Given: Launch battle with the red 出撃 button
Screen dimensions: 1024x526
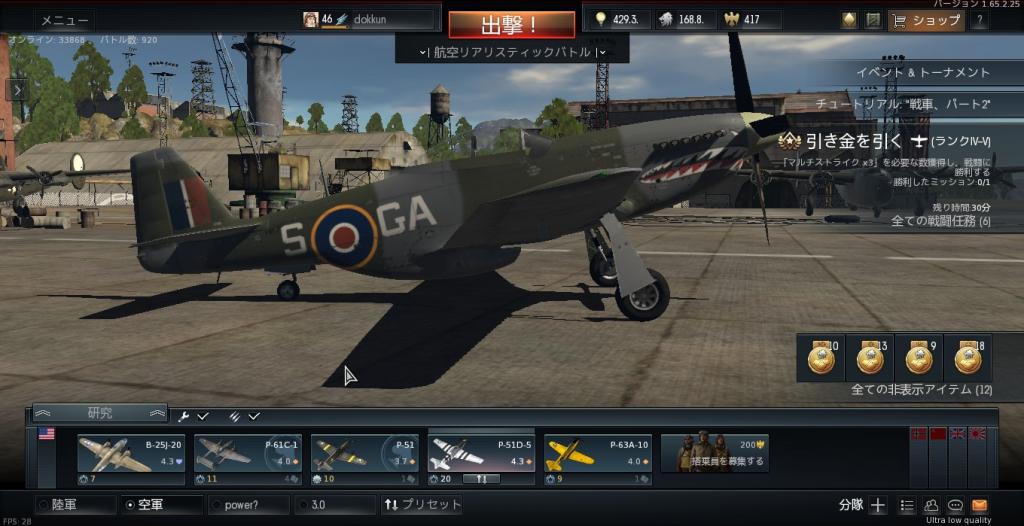Looking at the screenshot, I should click(511, 24).
